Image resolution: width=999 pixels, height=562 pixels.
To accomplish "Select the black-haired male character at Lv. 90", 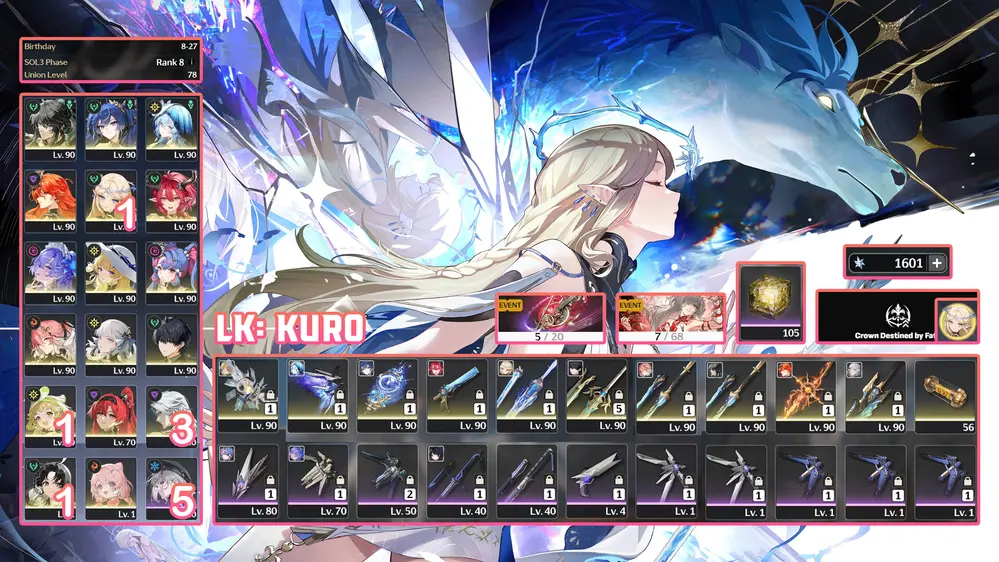I will click(x=171, y=344).
